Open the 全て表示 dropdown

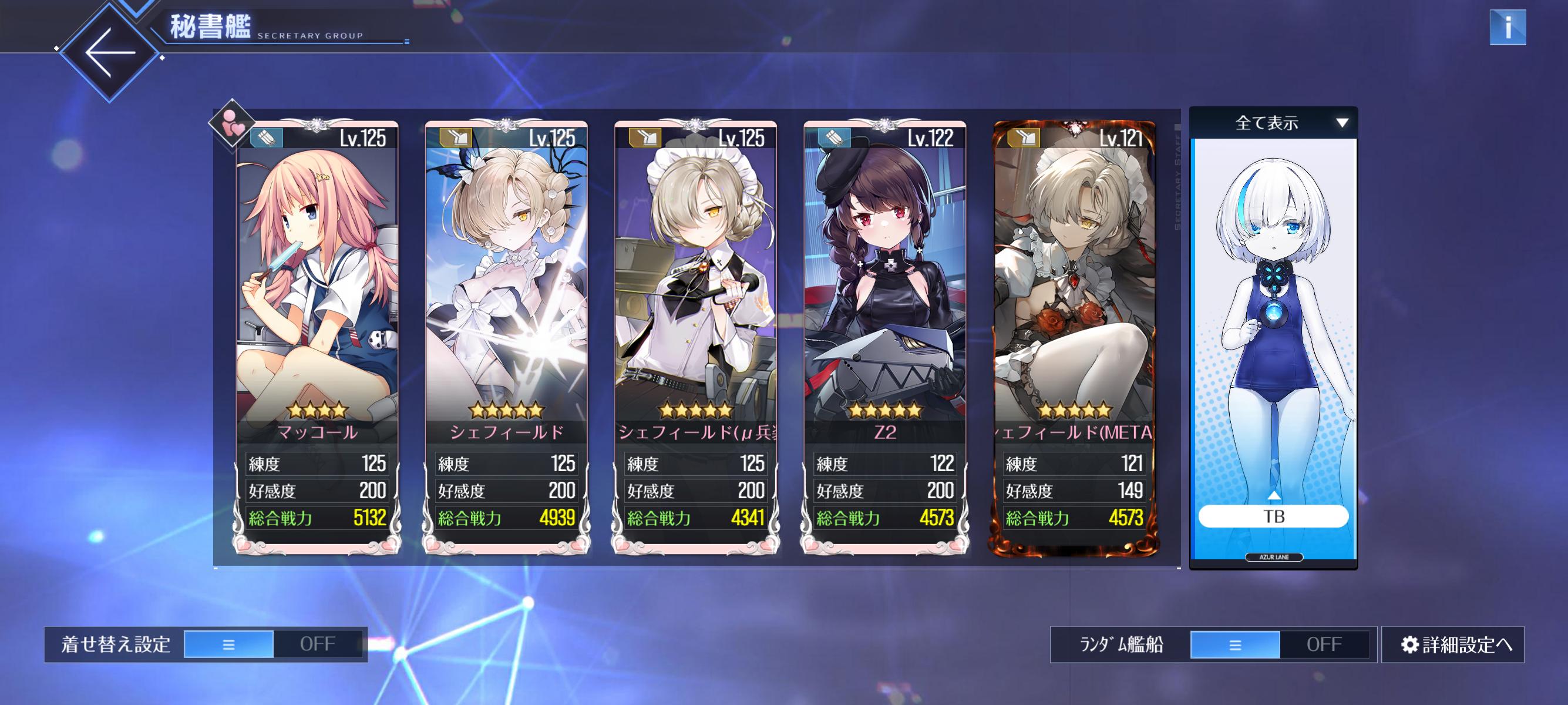[1273, 123]
